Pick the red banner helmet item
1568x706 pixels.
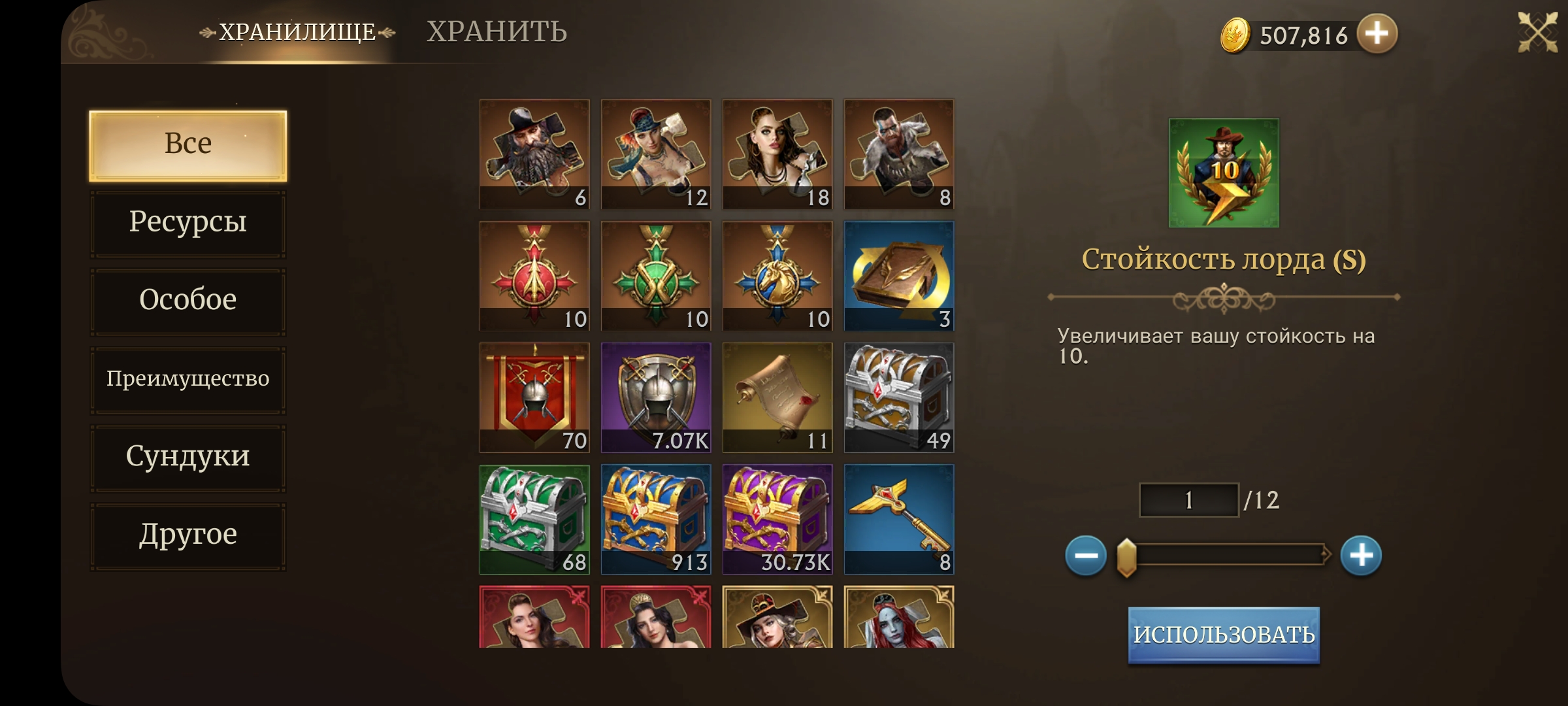coord(534,397)
